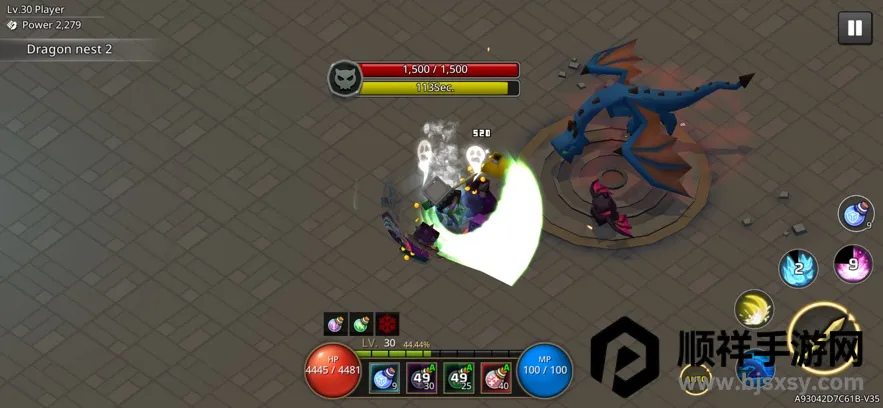Cast the yellow slash skill
The image size is (883, 408).
coord(754,310)
